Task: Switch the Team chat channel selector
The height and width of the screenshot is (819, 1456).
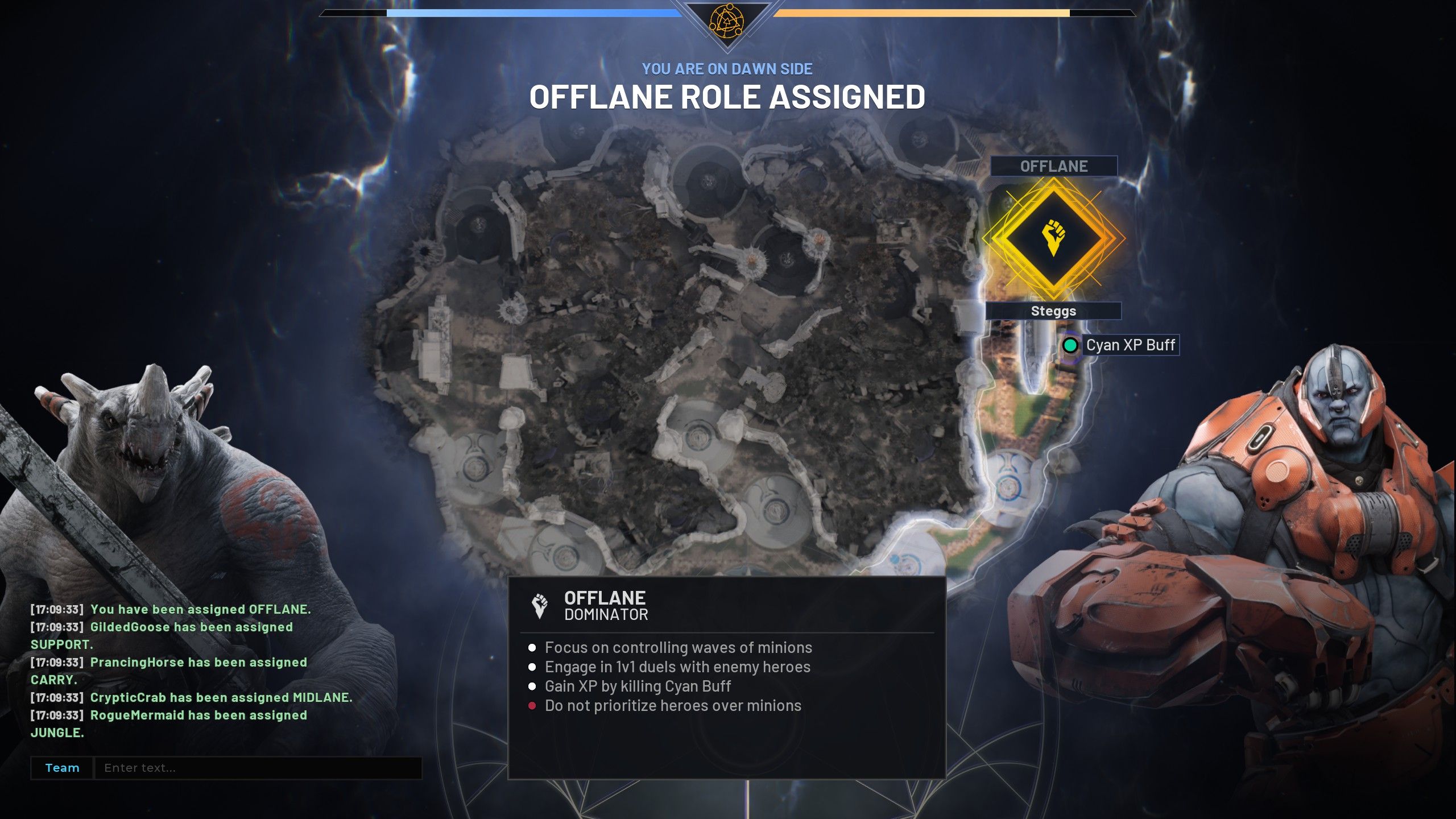Action: pyautogui.click(x=62, y=768)
